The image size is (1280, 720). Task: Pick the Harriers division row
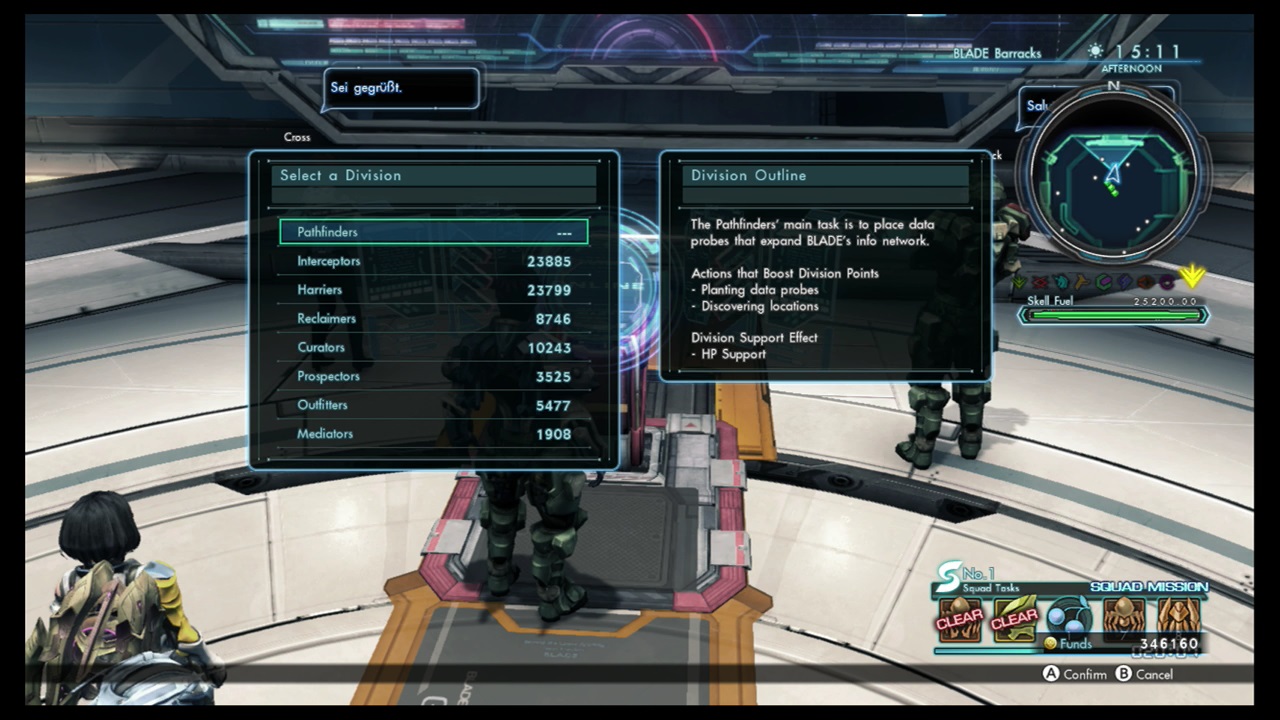[433, 290]
